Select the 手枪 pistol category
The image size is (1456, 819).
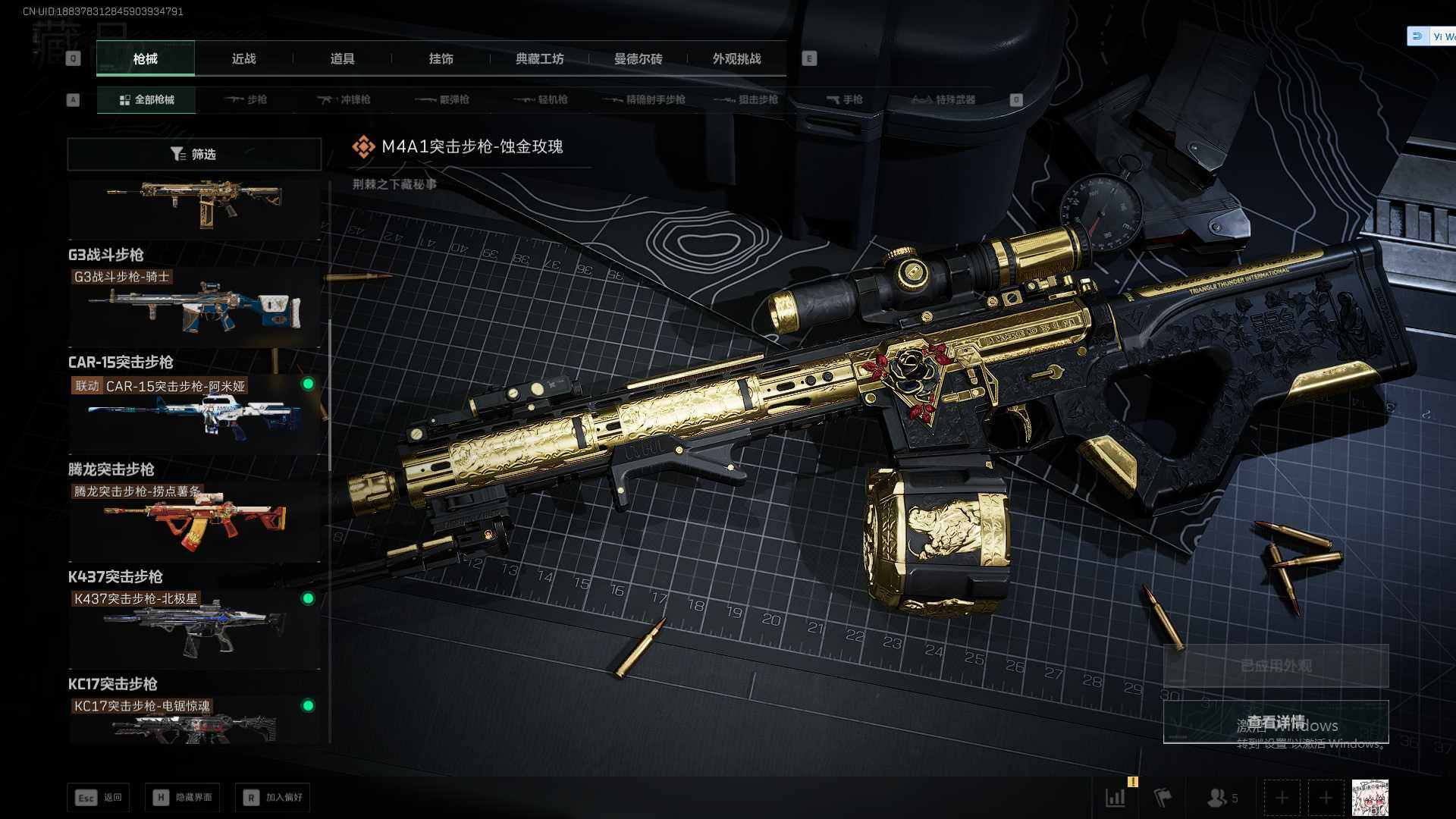point(844,99)
